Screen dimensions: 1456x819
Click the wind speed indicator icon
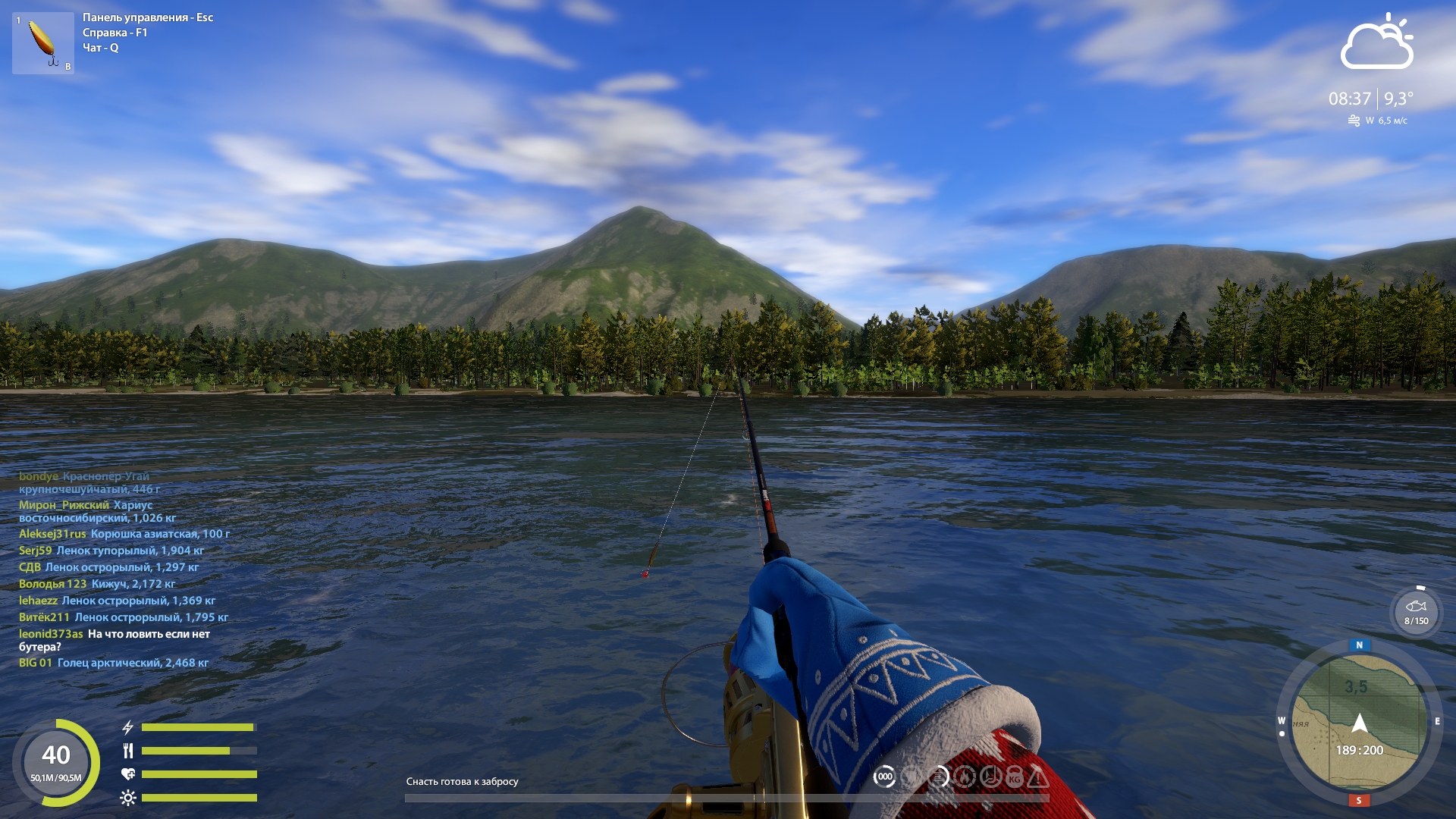[1354, 119]
